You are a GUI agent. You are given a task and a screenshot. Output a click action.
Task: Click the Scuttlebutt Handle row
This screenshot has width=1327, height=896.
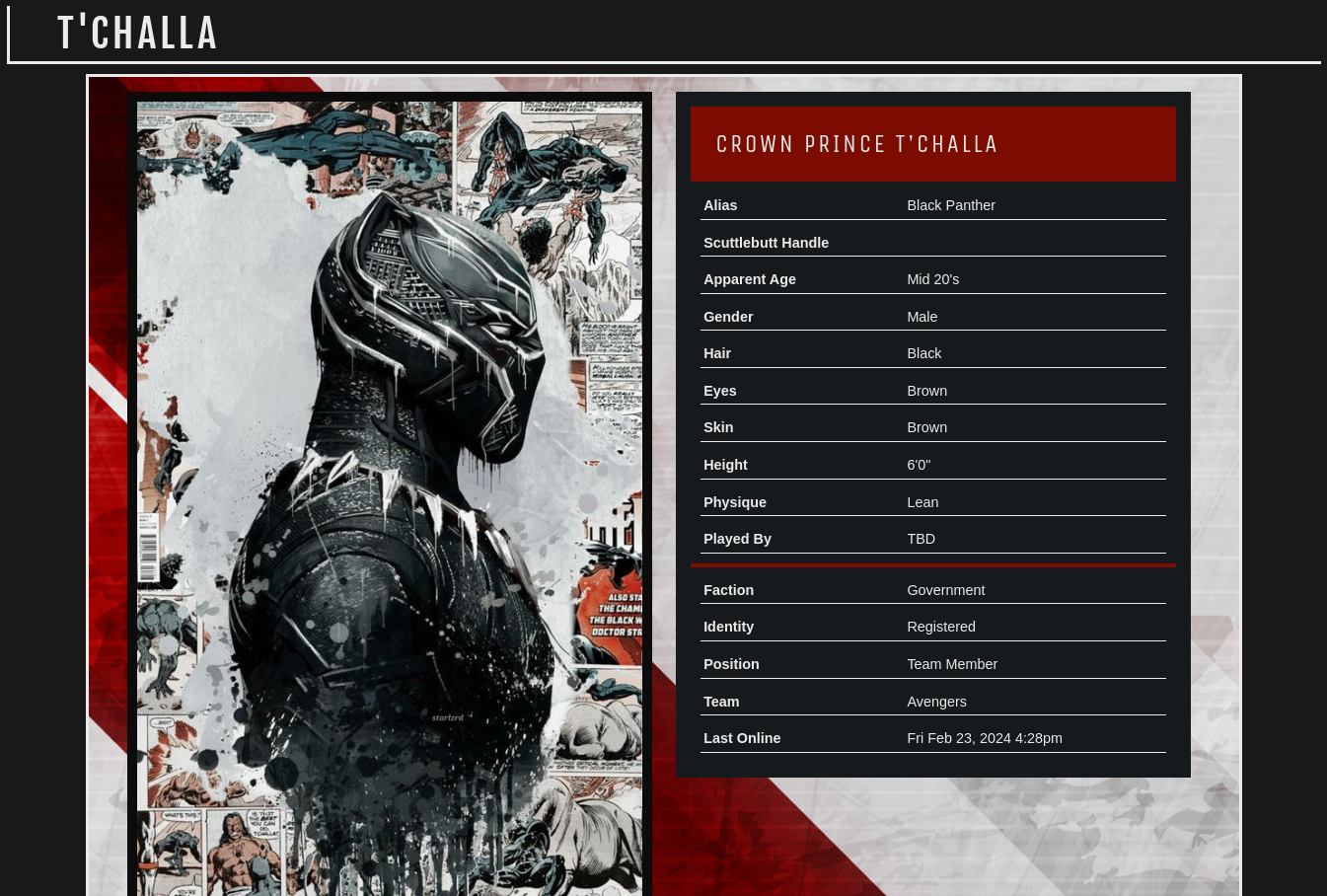(766, 242)
